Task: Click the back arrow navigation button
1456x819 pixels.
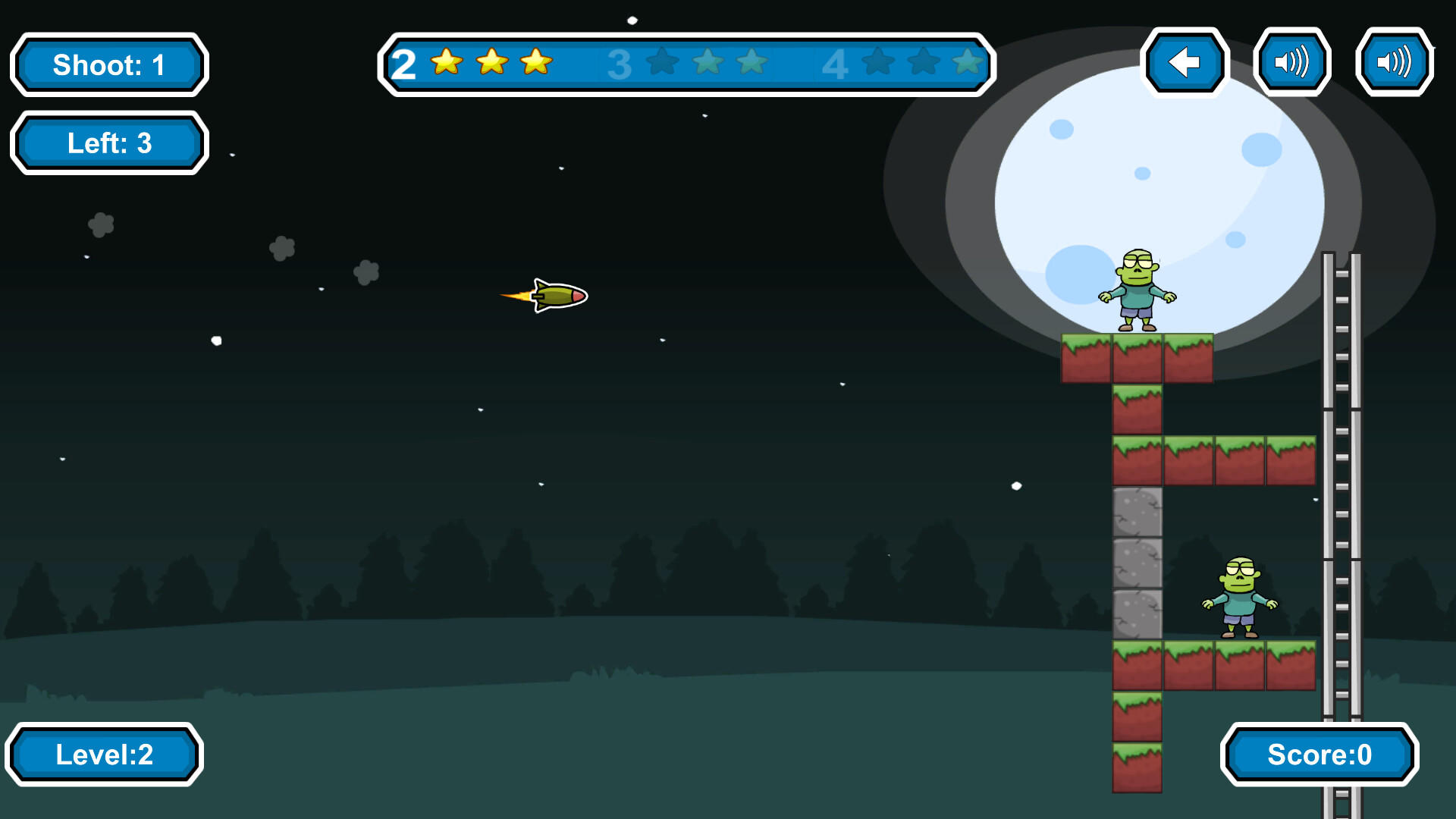Action: click(1186, 63)
